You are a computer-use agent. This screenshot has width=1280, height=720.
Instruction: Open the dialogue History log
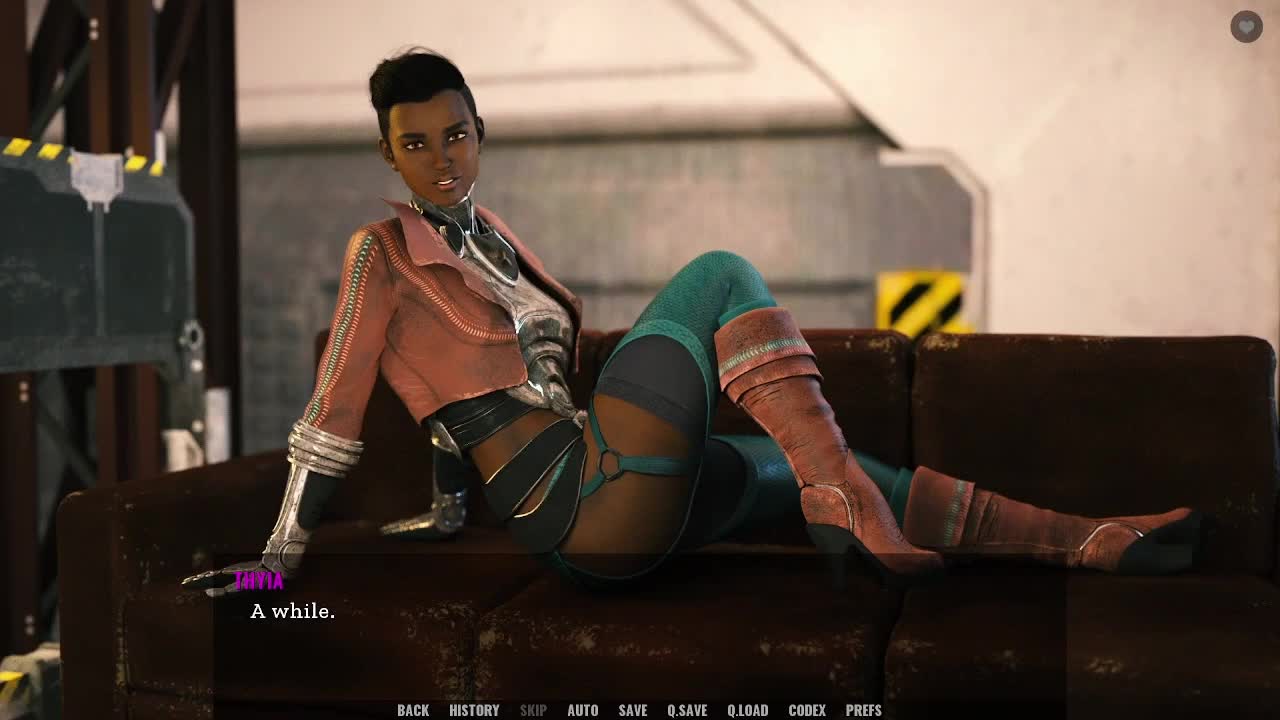point(474,710)
